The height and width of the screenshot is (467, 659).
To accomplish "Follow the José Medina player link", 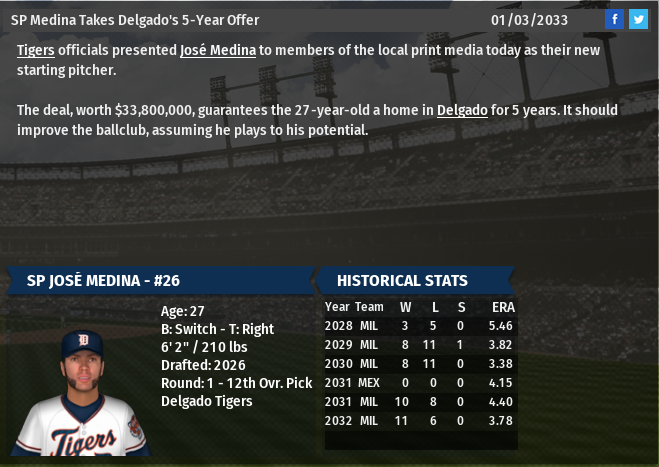I will pyautogui.click(x=218, y=50).
